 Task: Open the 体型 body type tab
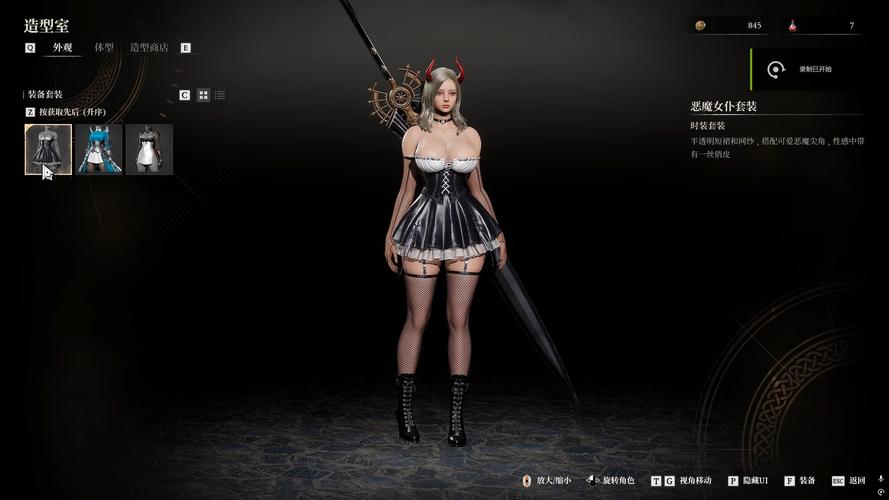point(104,47)
